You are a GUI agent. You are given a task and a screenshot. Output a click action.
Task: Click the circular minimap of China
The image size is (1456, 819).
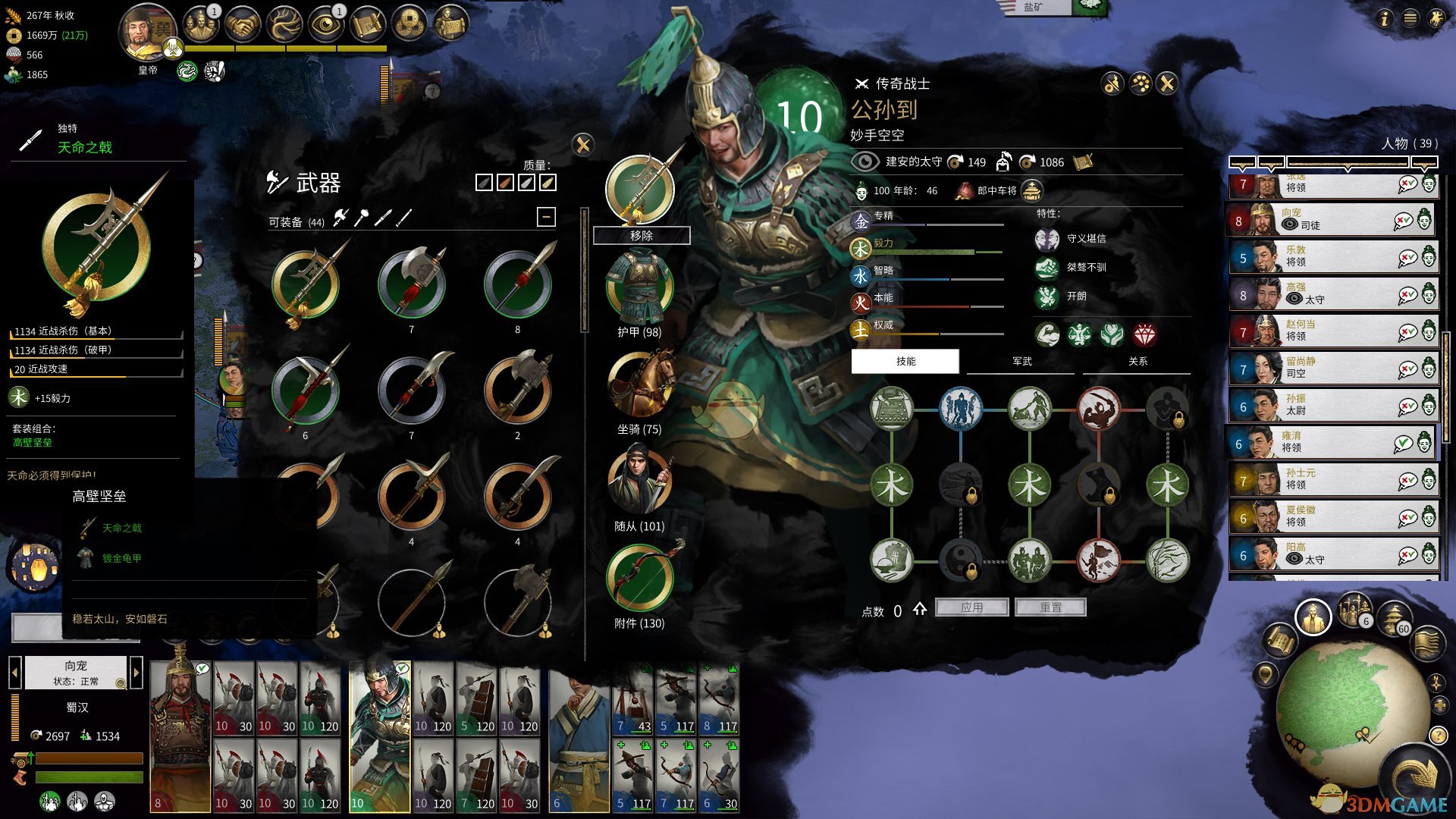(1341, 707)
